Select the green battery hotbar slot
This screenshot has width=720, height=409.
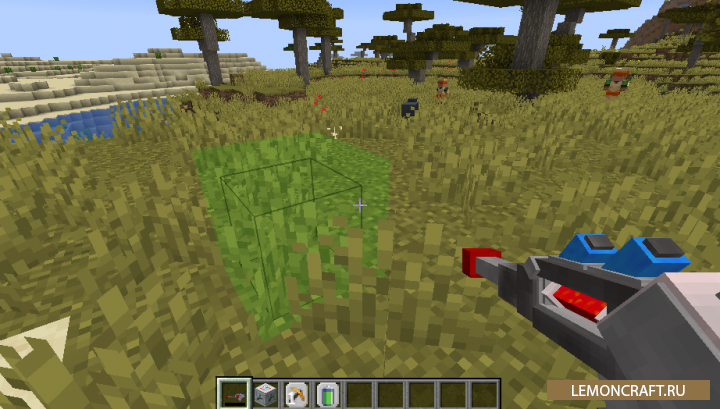click(327, 393)
